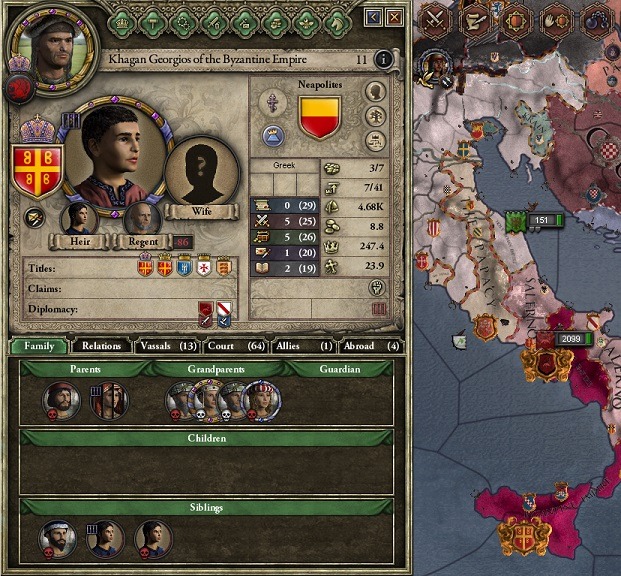Open the Heir's portrait
Screen dimensions: 621x576
79,218
